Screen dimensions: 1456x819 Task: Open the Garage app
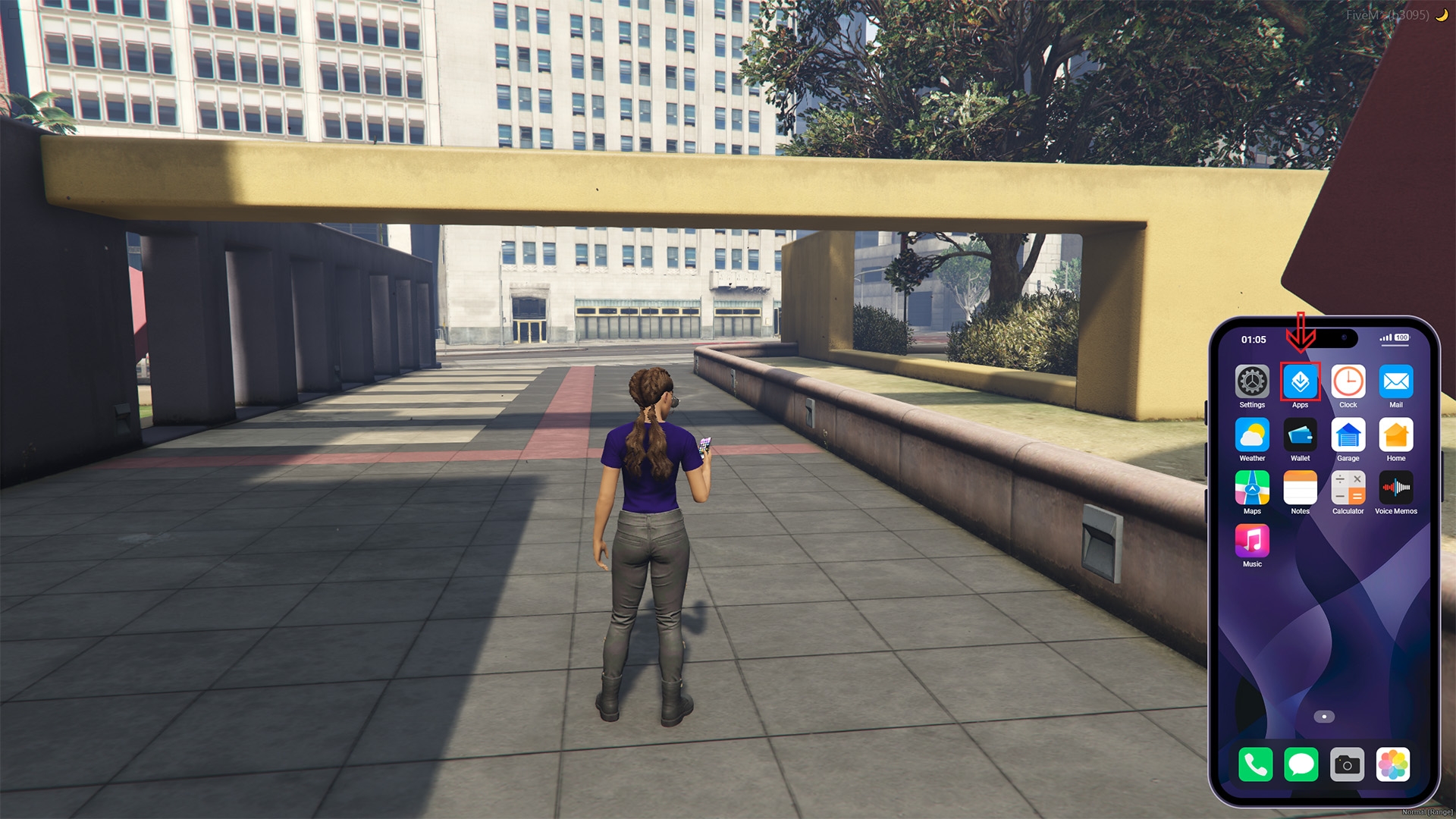[x=1348, y=435]
